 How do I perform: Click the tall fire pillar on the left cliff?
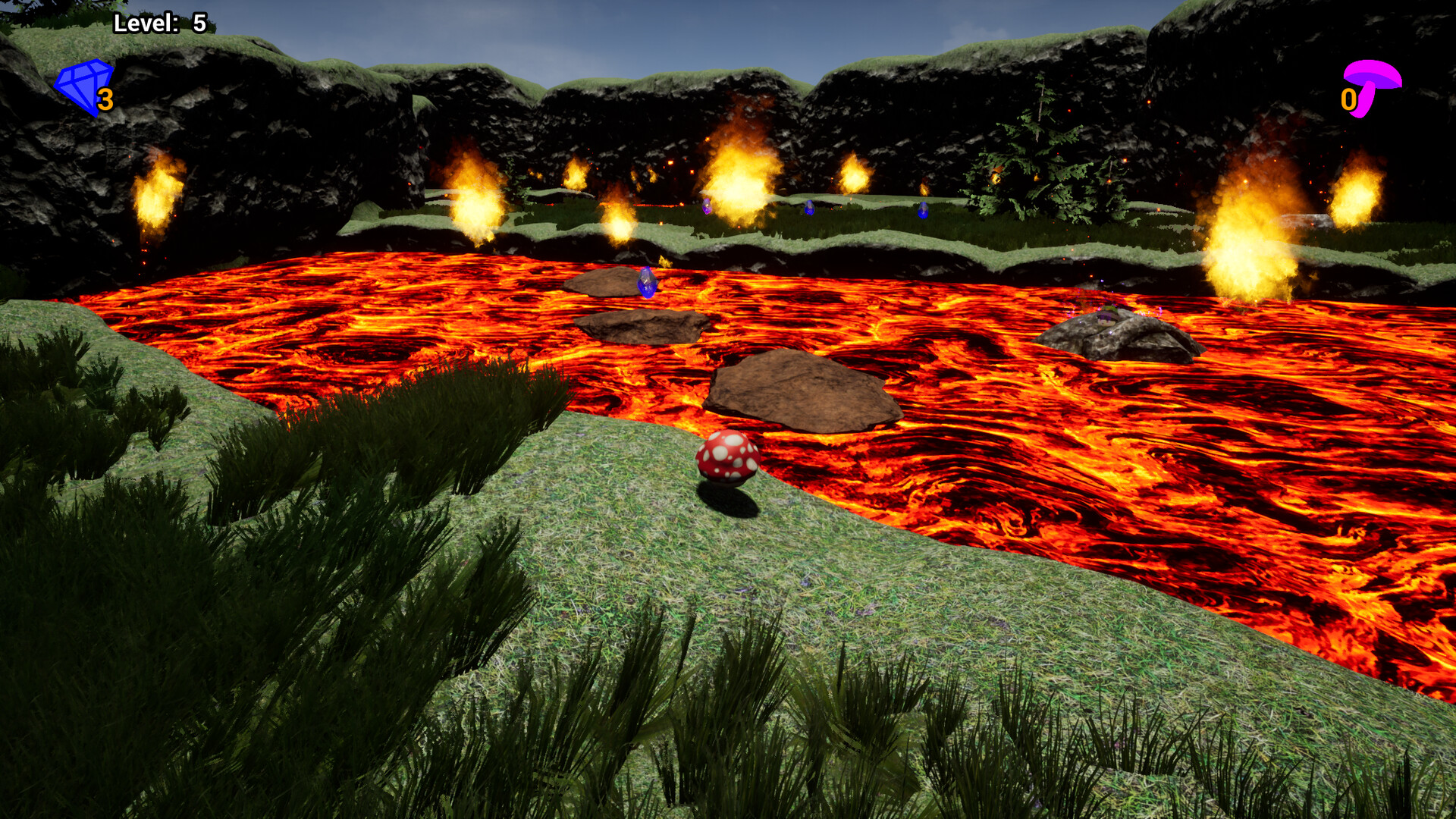point(157,193)
